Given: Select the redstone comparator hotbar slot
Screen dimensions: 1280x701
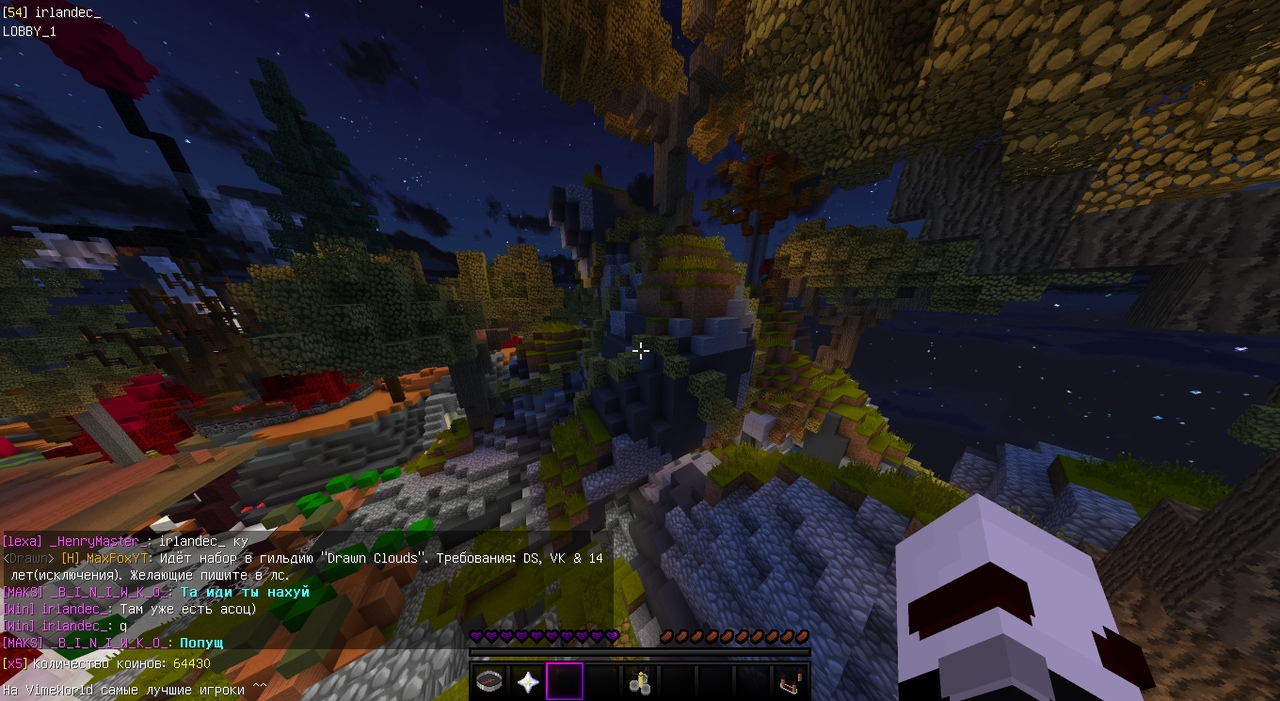Looking at the screenshot, I should pyautogui.click(x=788, y=682).
